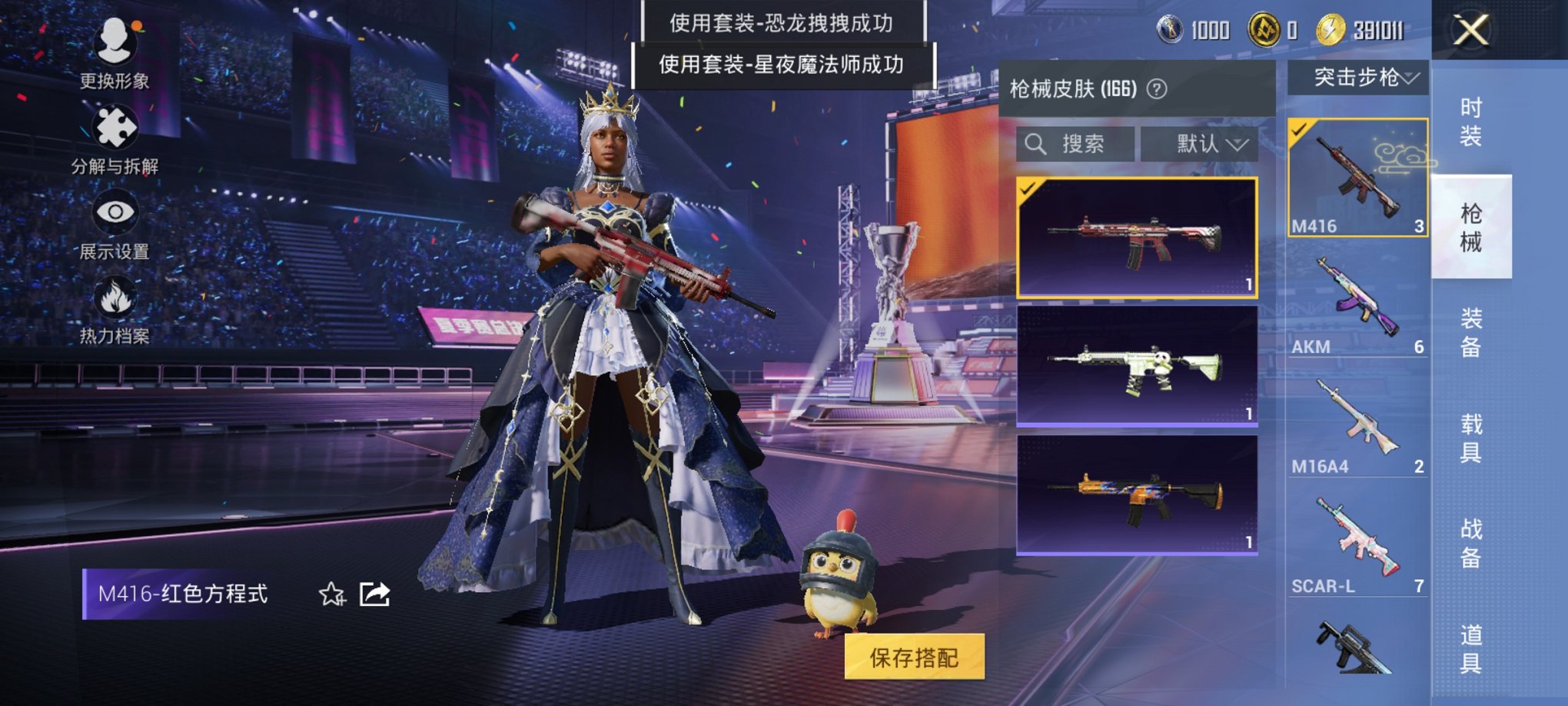Close the screen with the X button

1471,31
